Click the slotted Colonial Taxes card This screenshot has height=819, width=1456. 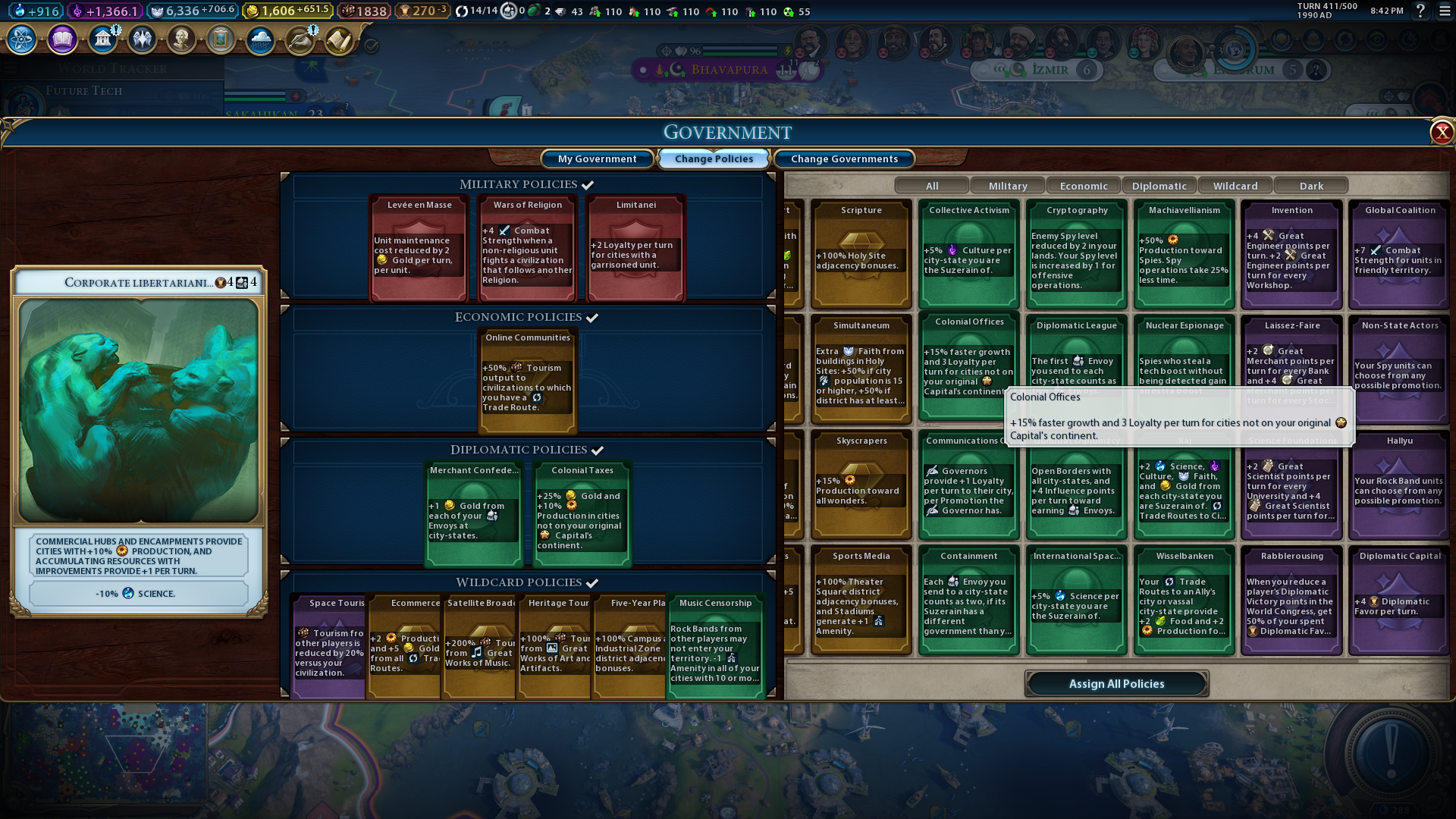coord(582,513)
